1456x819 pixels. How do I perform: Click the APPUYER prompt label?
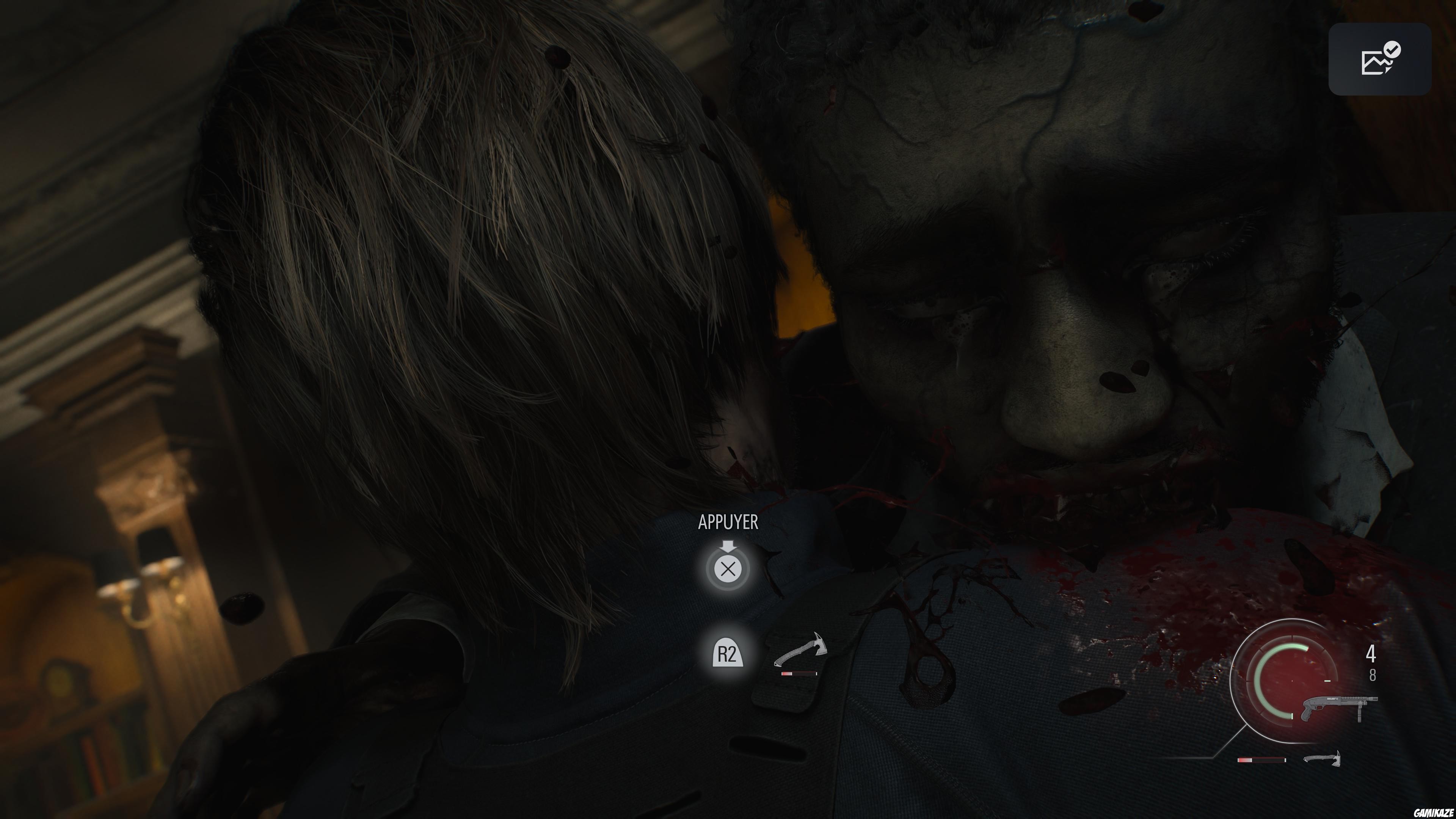pos(728,522)
